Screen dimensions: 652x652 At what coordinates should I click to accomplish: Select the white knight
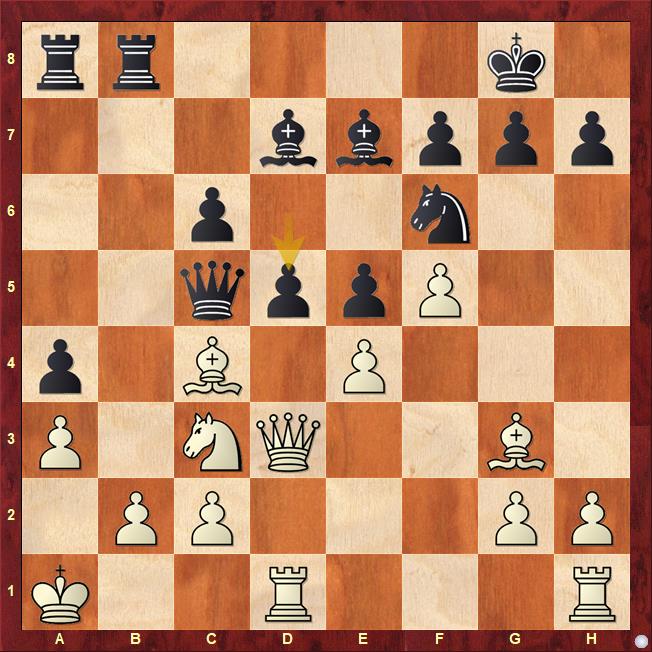click(x=213, y=441)
